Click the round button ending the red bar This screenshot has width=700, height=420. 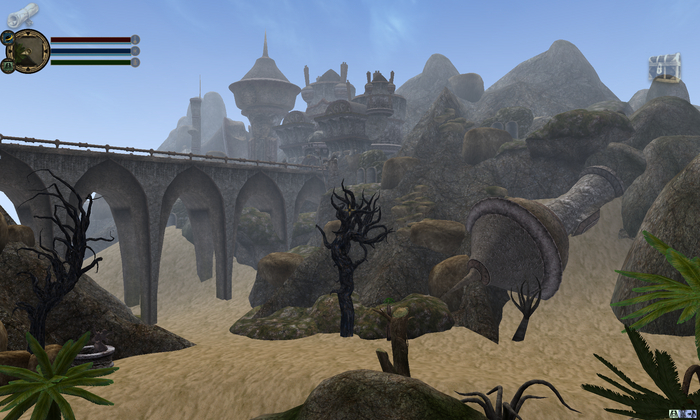click(x=135, y=40)
